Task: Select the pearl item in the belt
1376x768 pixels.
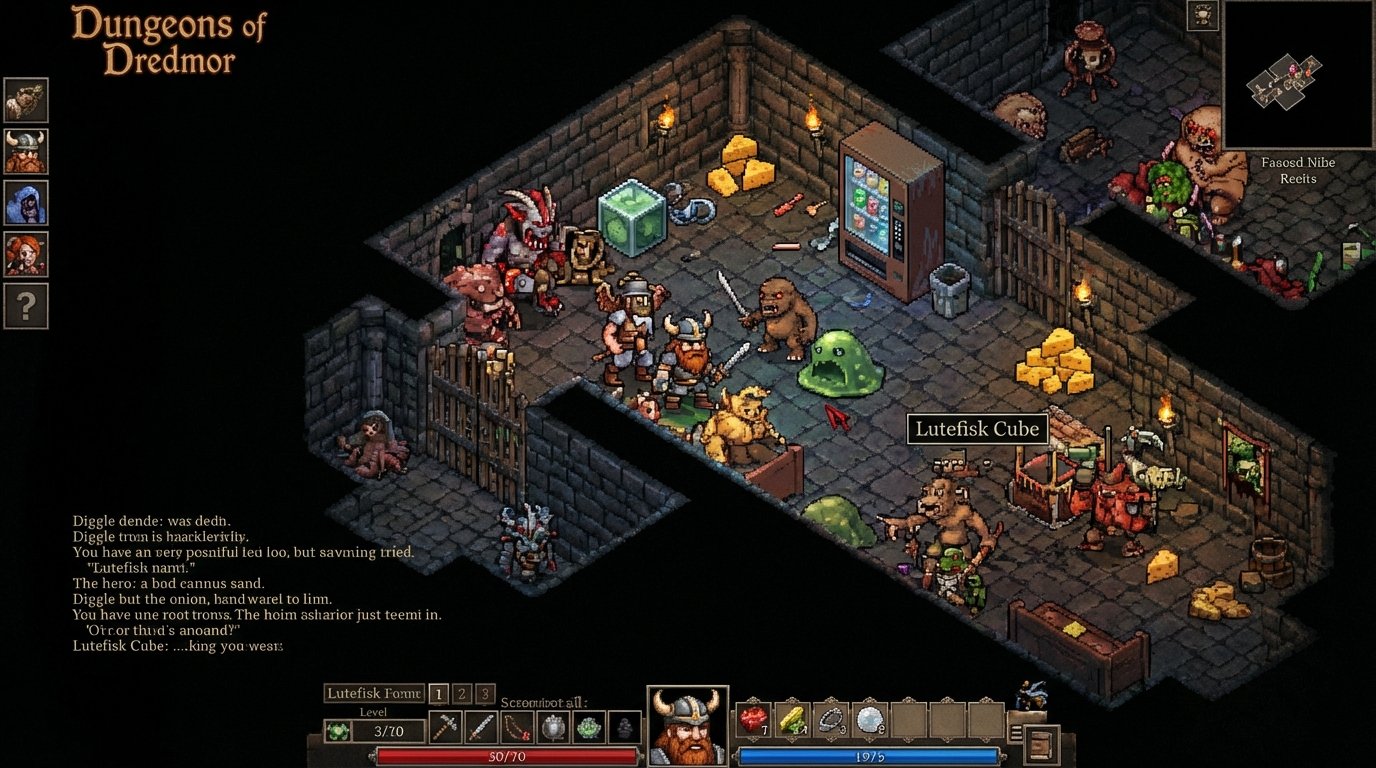Action: click(870, 718)
